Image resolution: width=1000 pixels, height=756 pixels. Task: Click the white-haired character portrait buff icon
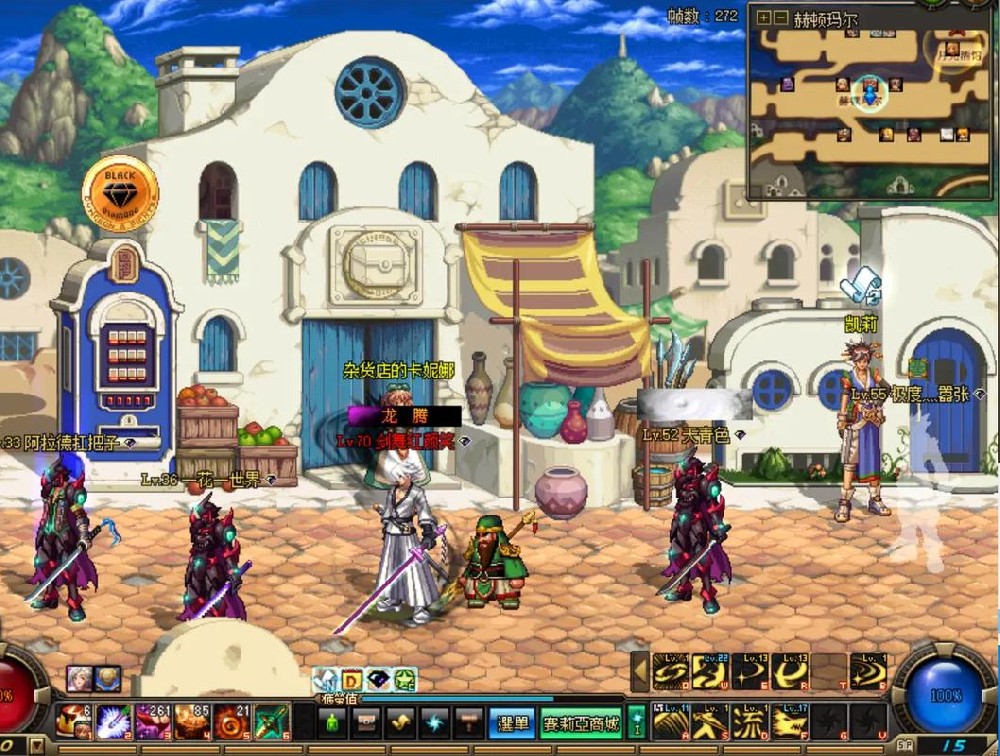(80, 678)
